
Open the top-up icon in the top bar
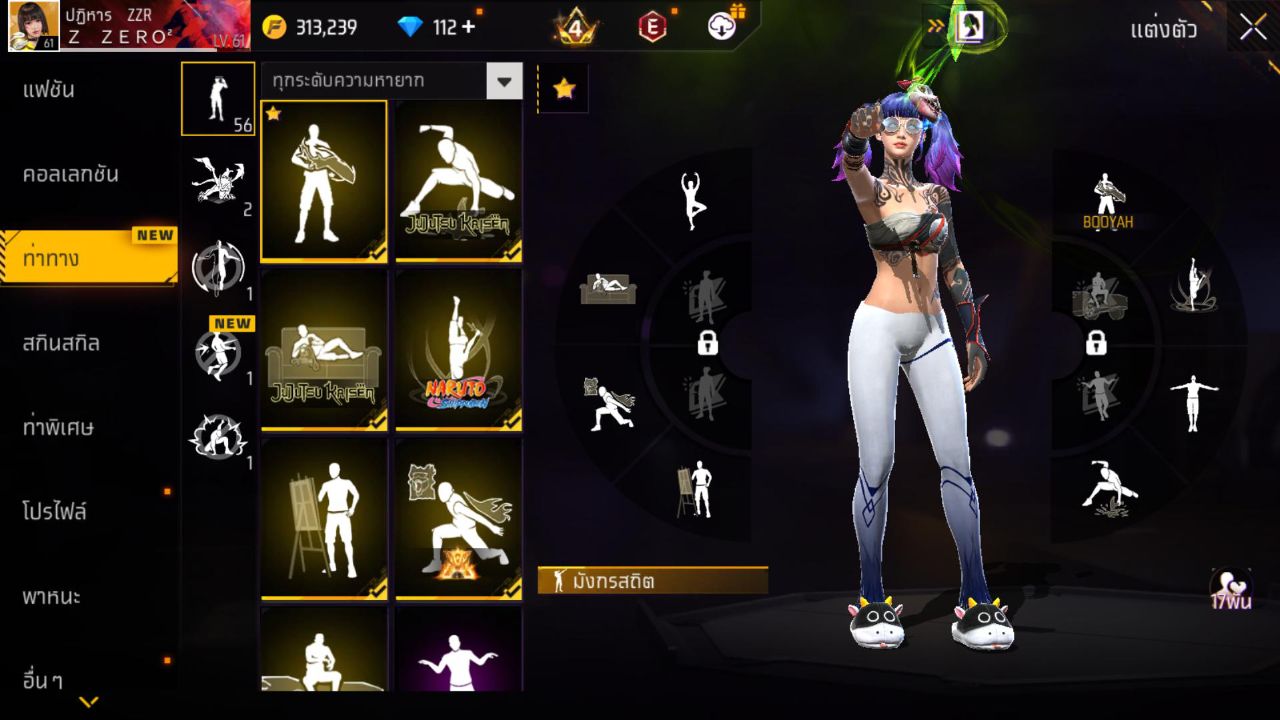[x=722, y=27]
